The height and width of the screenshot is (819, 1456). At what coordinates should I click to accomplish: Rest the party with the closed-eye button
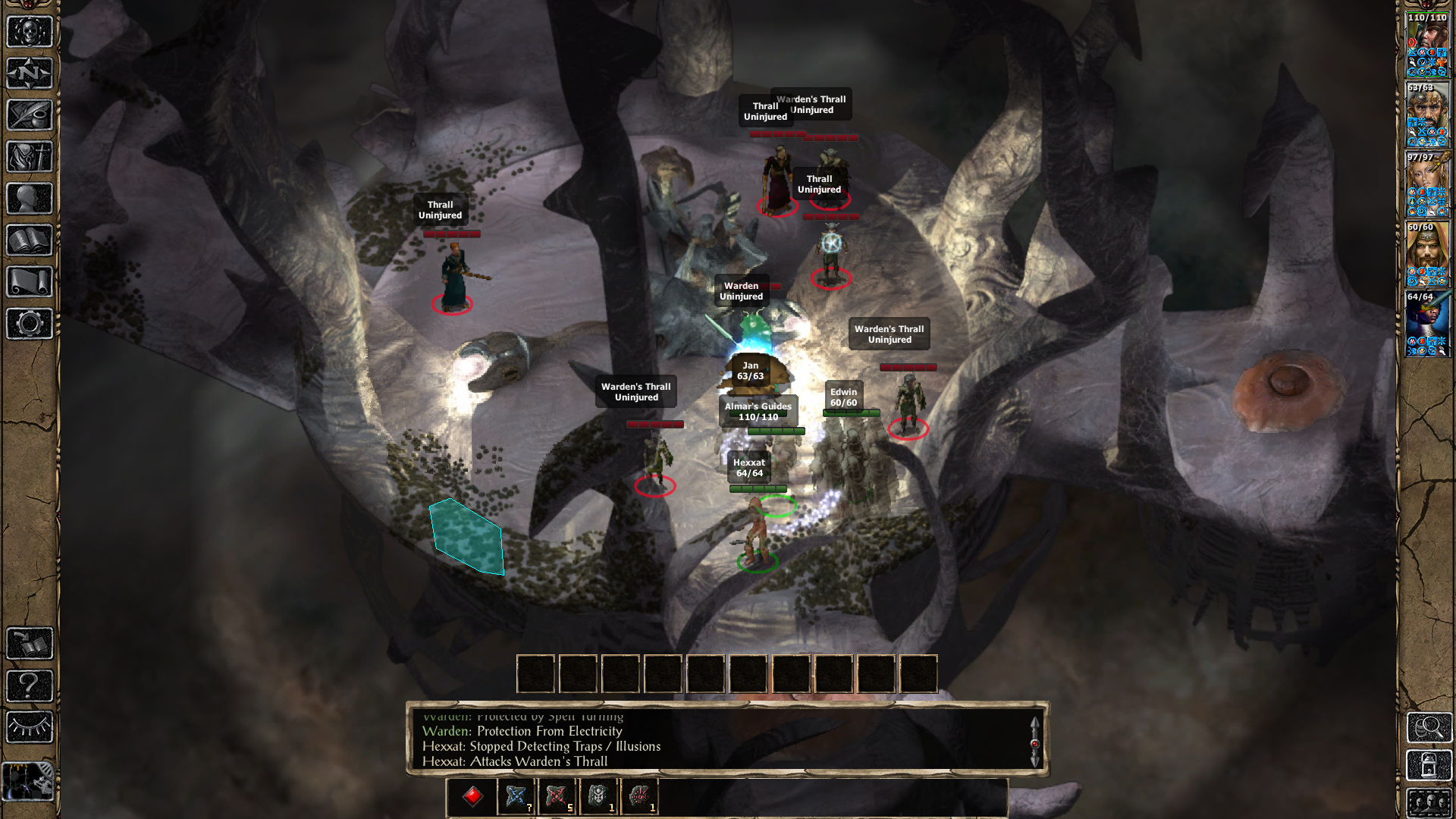coord(30,727)
